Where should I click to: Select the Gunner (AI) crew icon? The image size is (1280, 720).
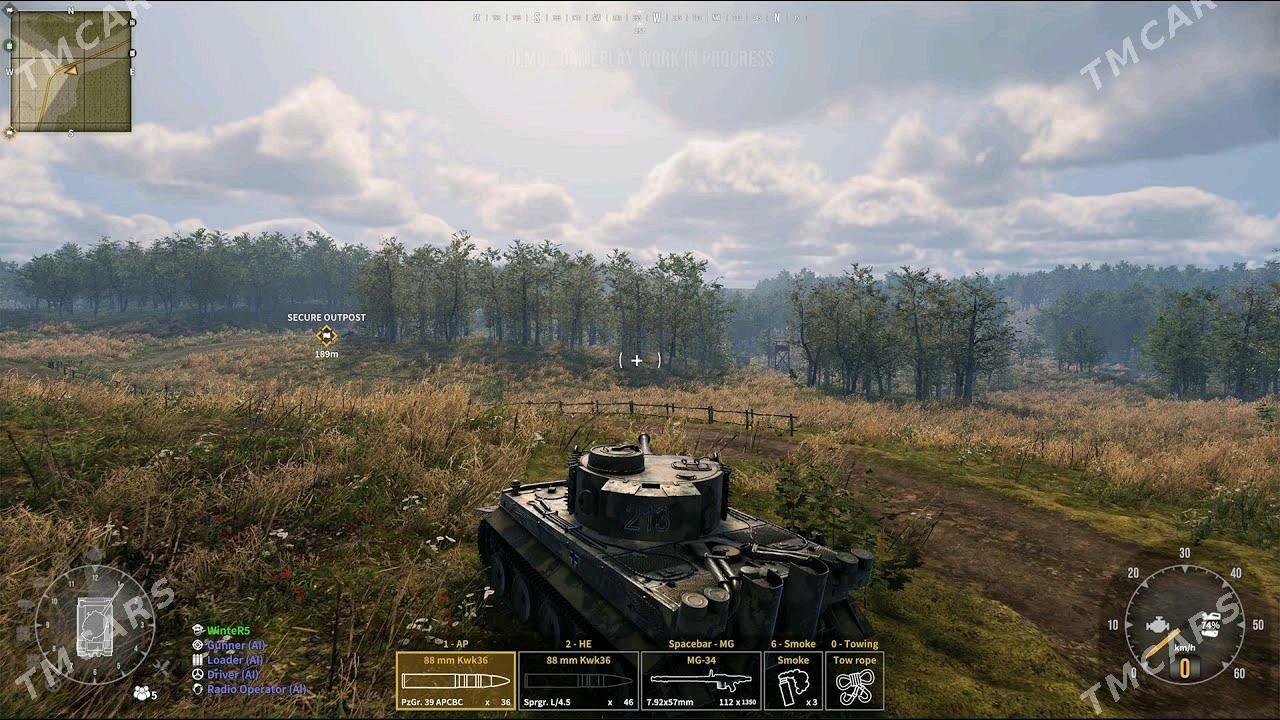pyautogui.click(x=197, y=645)
